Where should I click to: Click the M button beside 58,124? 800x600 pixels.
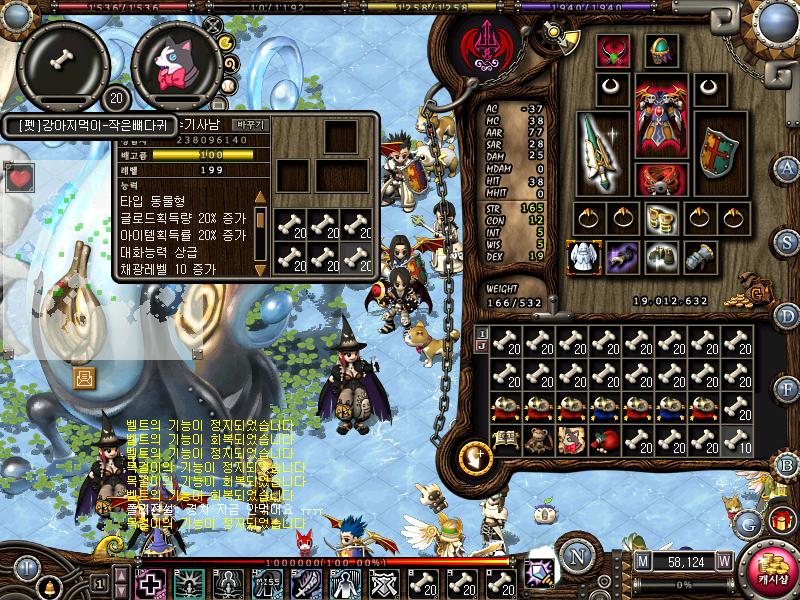(642, 560)
